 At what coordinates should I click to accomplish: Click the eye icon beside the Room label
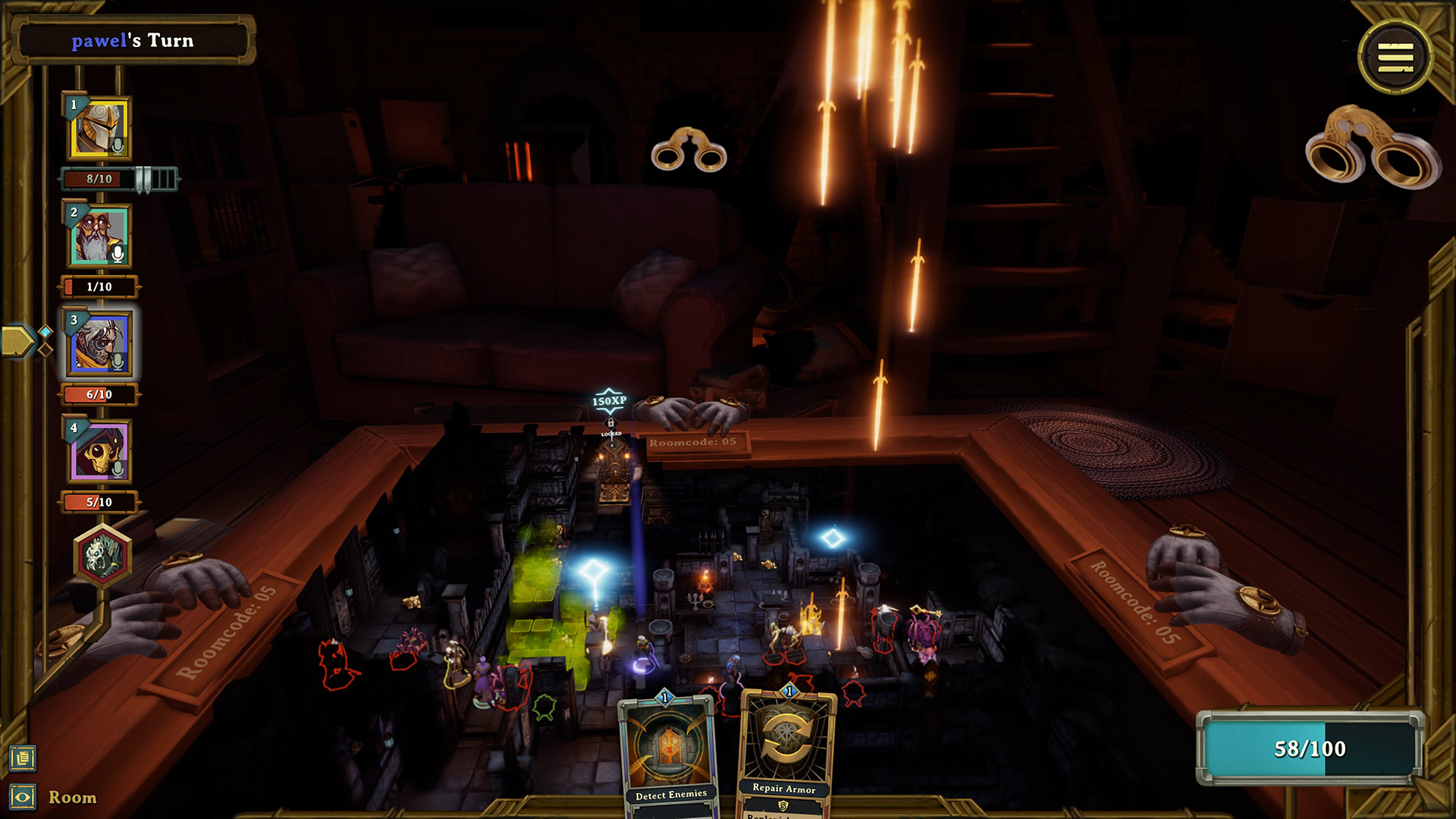coord(24,795)
